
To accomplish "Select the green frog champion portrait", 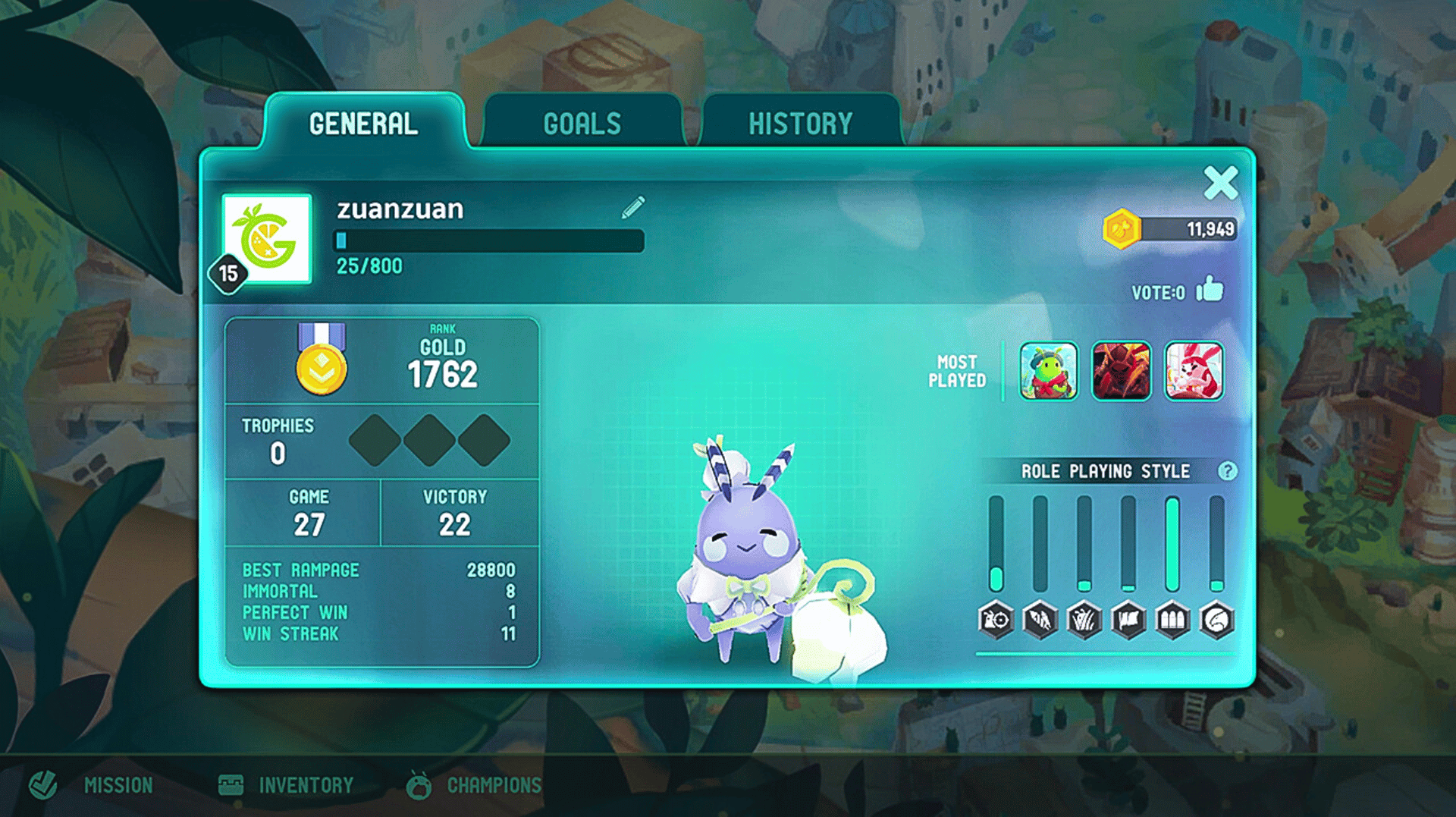I will (1049, 371).
